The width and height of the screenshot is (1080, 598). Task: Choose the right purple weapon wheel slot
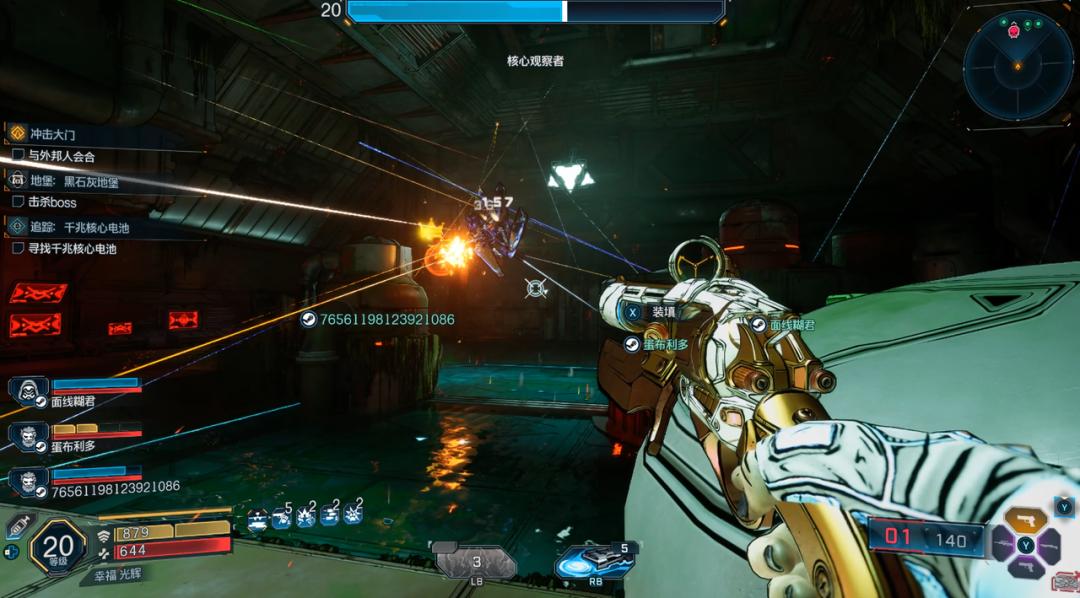[x=1050, y=545]
